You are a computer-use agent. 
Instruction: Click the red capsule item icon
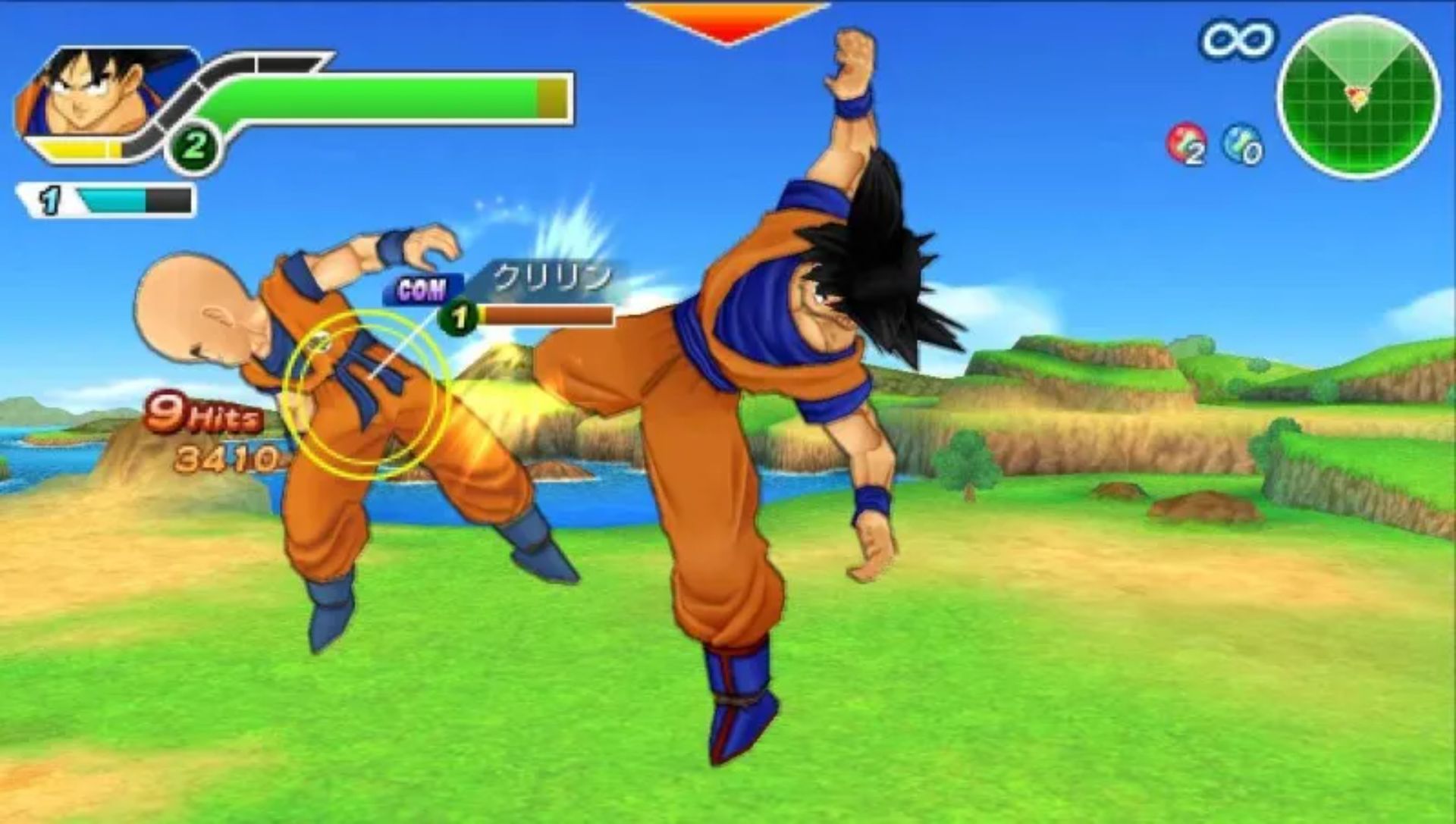[x=1186, y=144]
